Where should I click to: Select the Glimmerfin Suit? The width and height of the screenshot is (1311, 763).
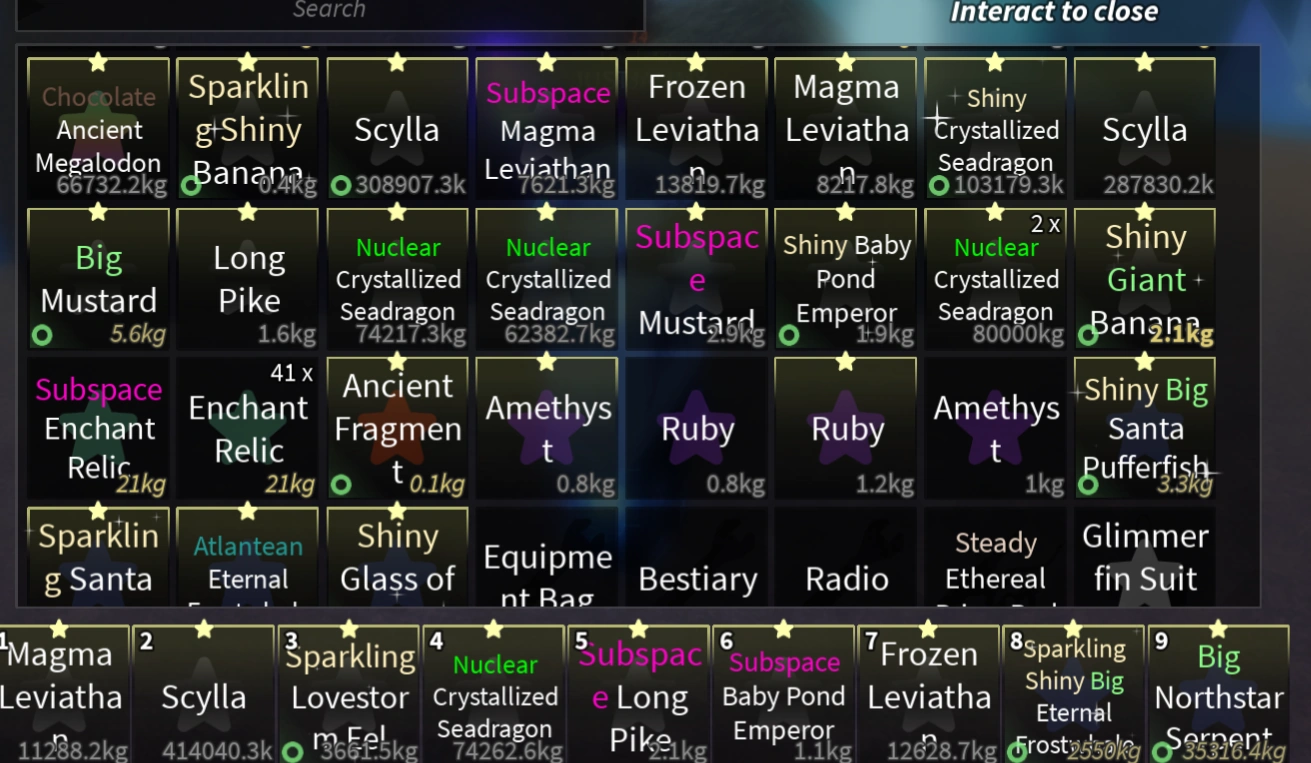pyautogui.click(x=1144, y=560)
